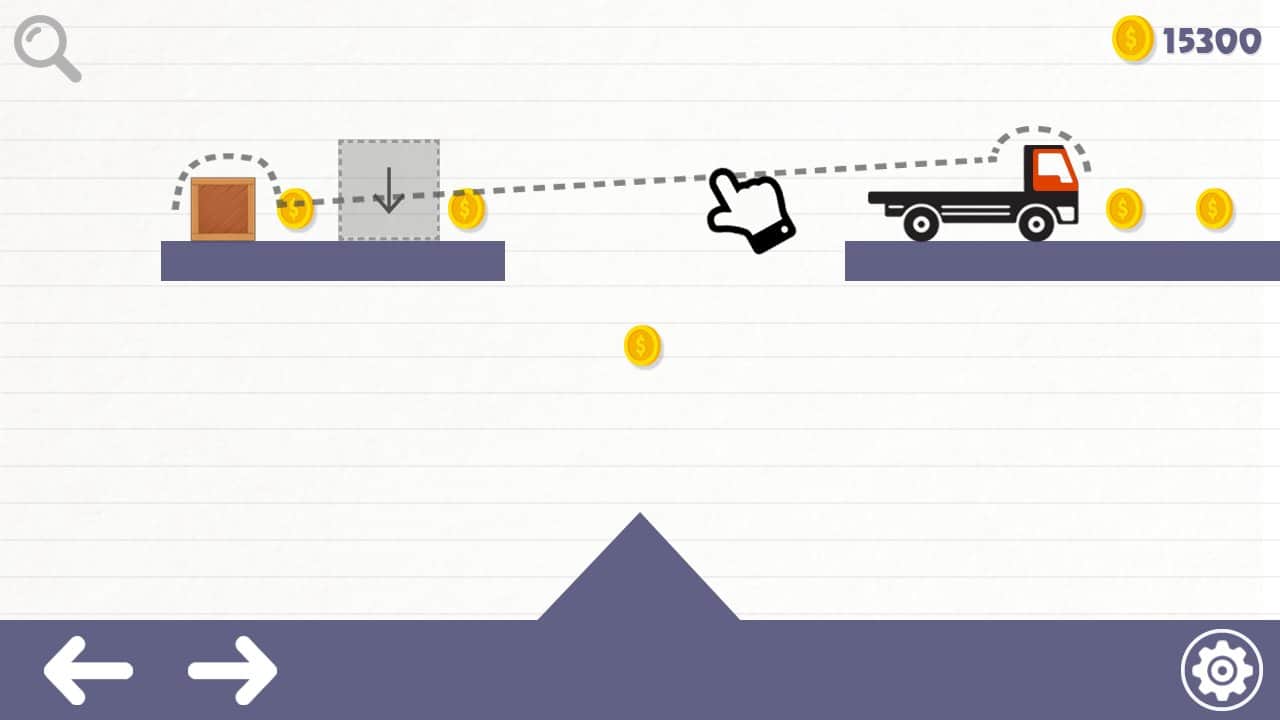Collect the coin floating below the platforms

point(643,346)
